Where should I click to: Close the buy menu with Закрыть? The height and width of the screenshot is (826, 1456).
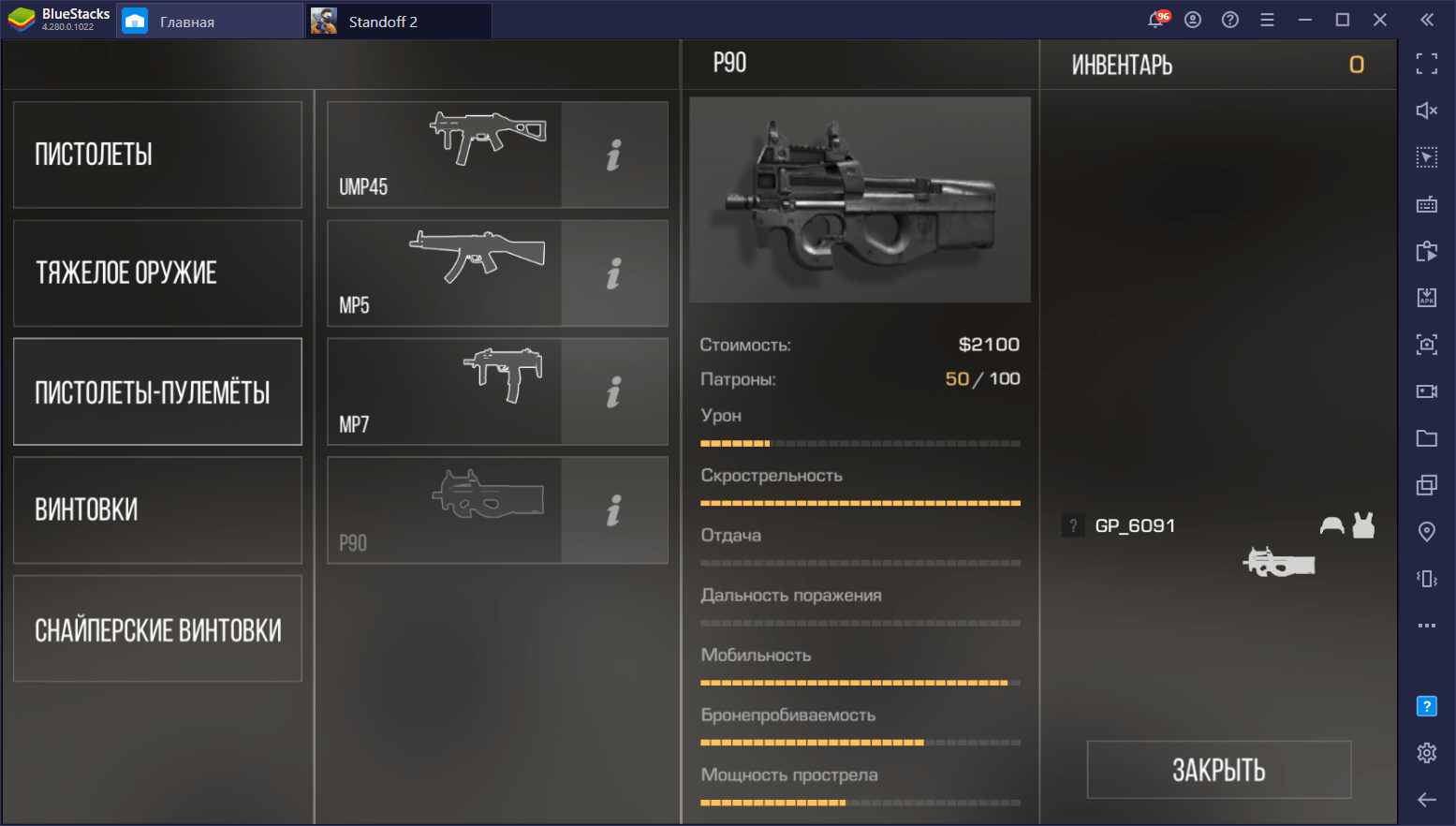coord(1218,770)
